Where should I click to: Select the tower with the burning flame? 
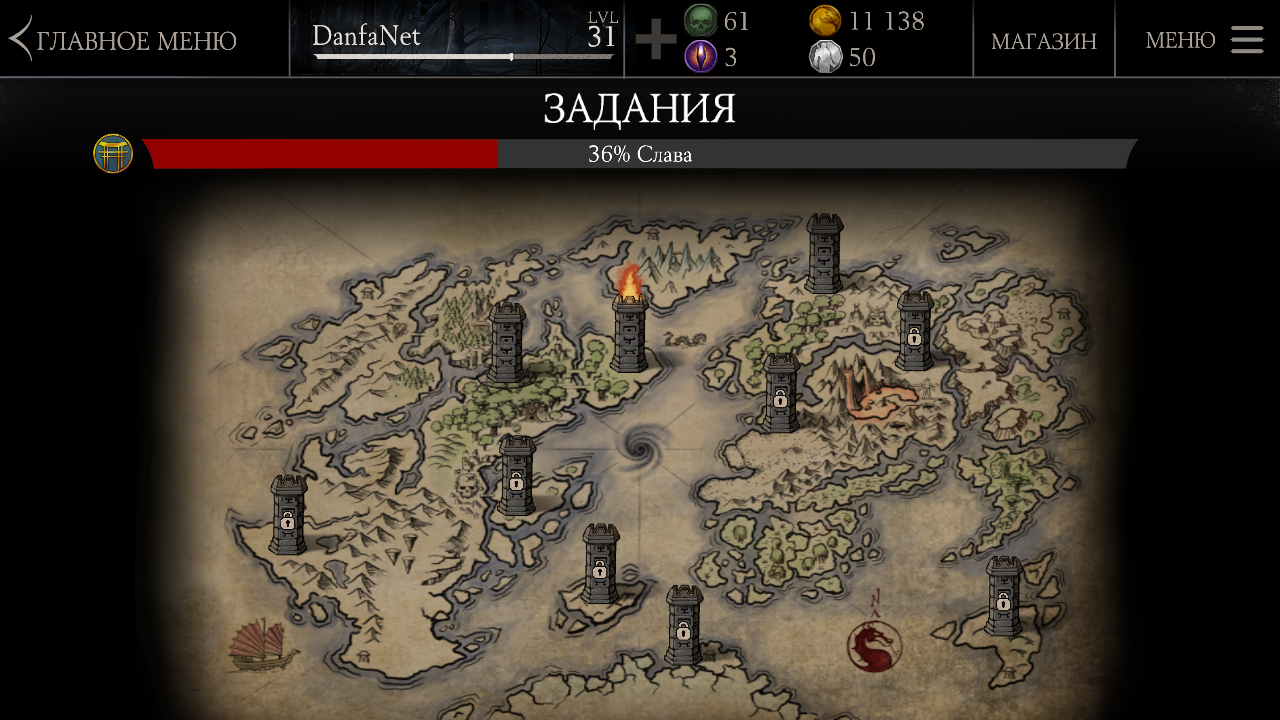click(x=629, y=328)
